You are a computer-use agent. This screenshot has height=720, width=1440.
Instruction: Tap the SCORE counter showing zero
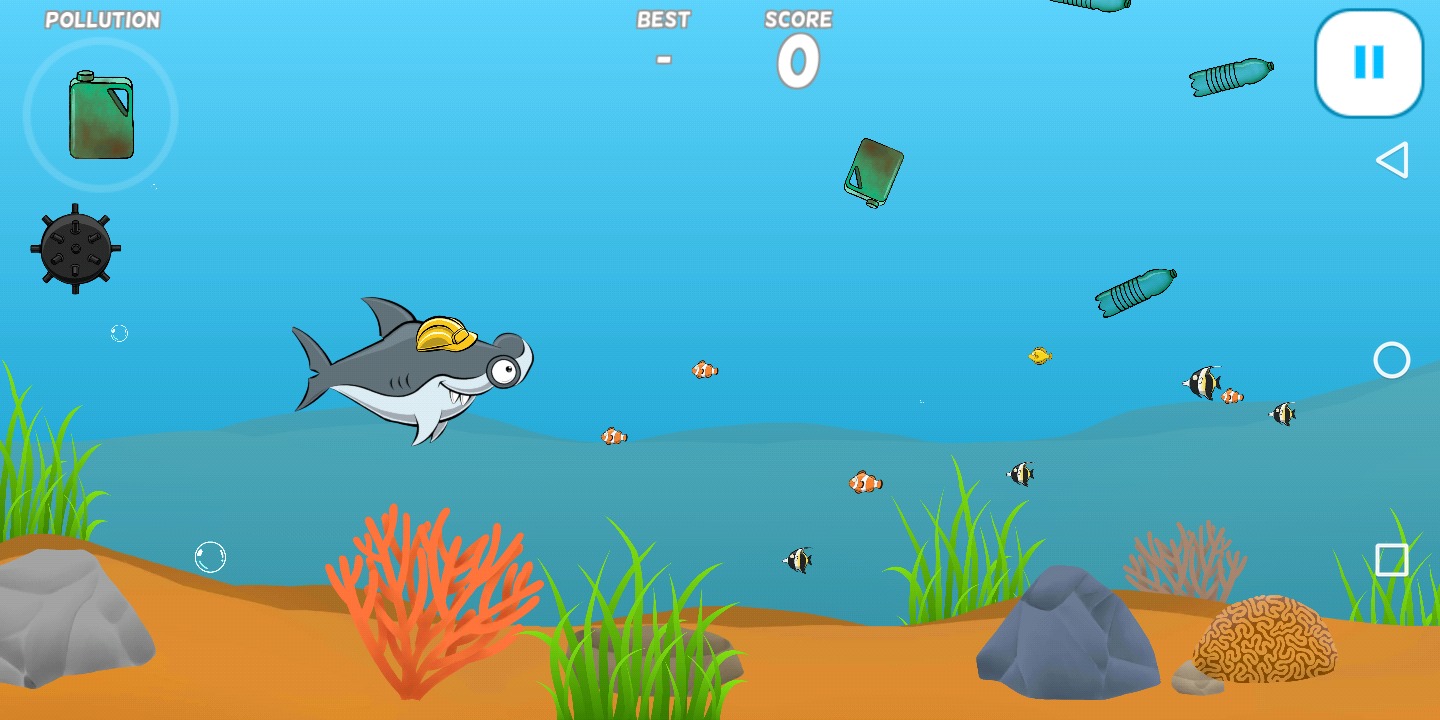coord(797,60)
